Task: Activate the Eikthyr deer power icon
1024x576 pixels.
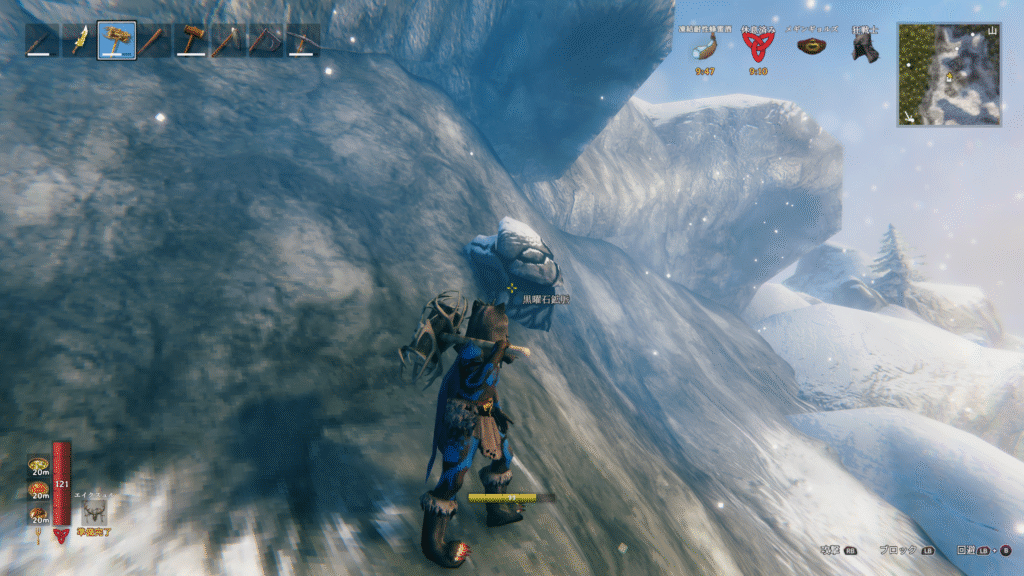Action: (x=95, y=513)
